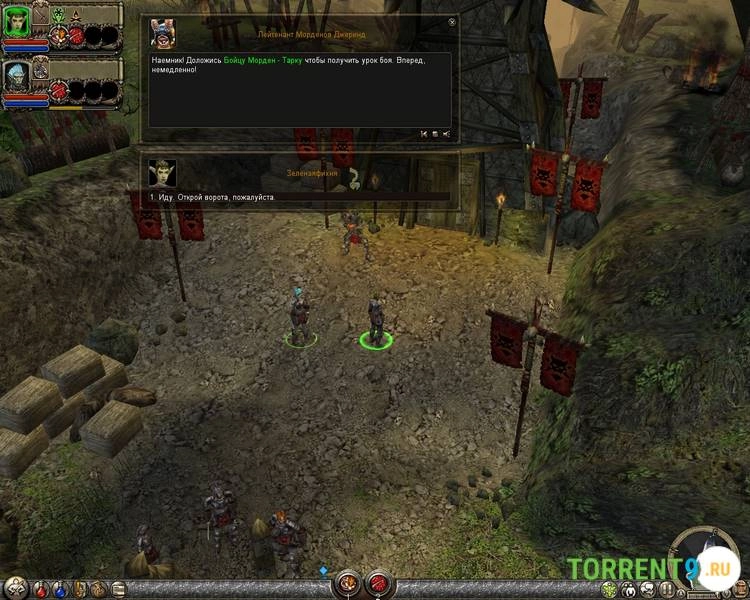750x600 pixels.
Task: Open the journal book icon
Action: tap(117, 589)
